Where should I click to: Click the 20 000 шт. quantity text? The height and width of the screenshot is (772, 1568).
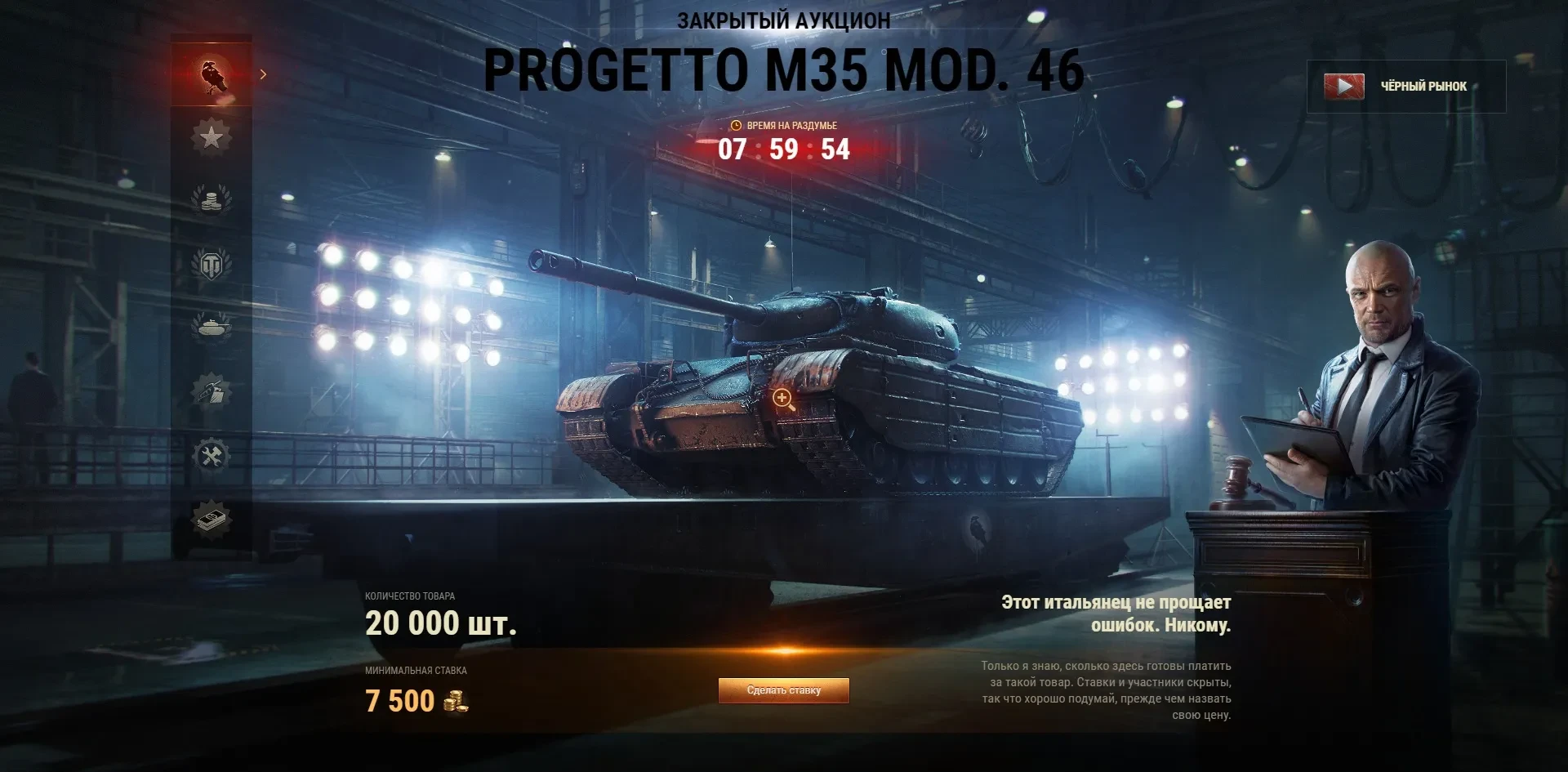pos(439,624)
